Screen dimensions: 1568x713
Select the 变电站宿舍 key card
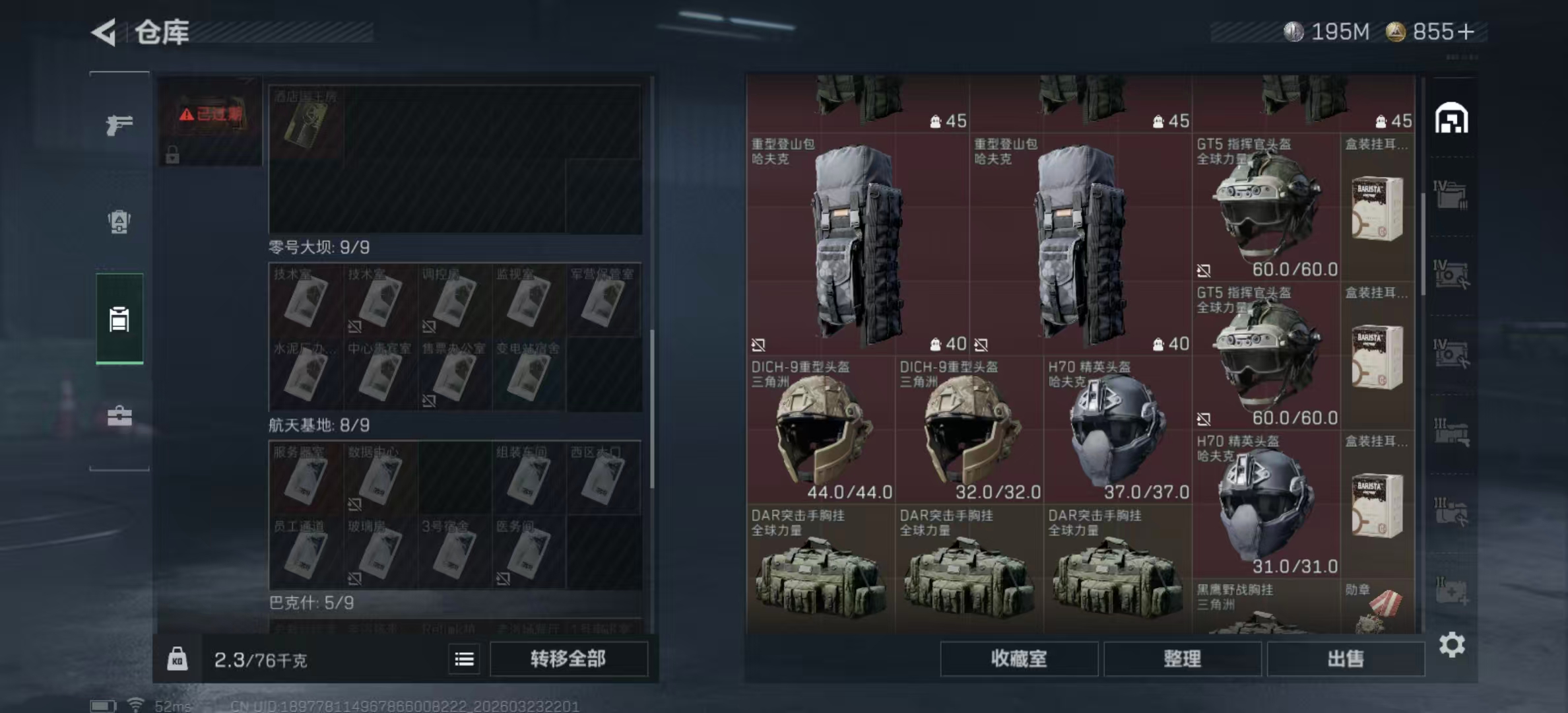point(528,375)
